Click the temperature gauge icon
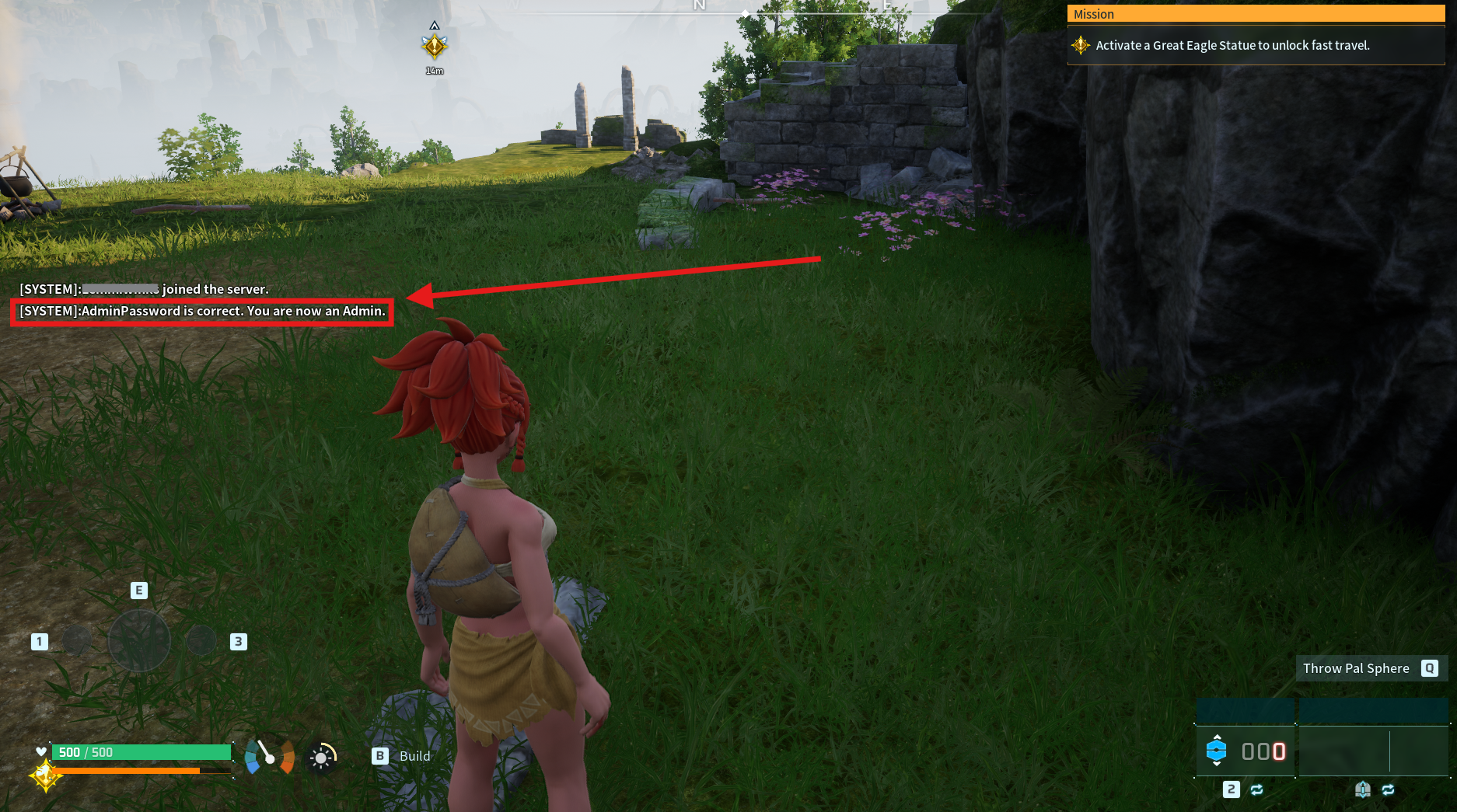 point(269,756)
